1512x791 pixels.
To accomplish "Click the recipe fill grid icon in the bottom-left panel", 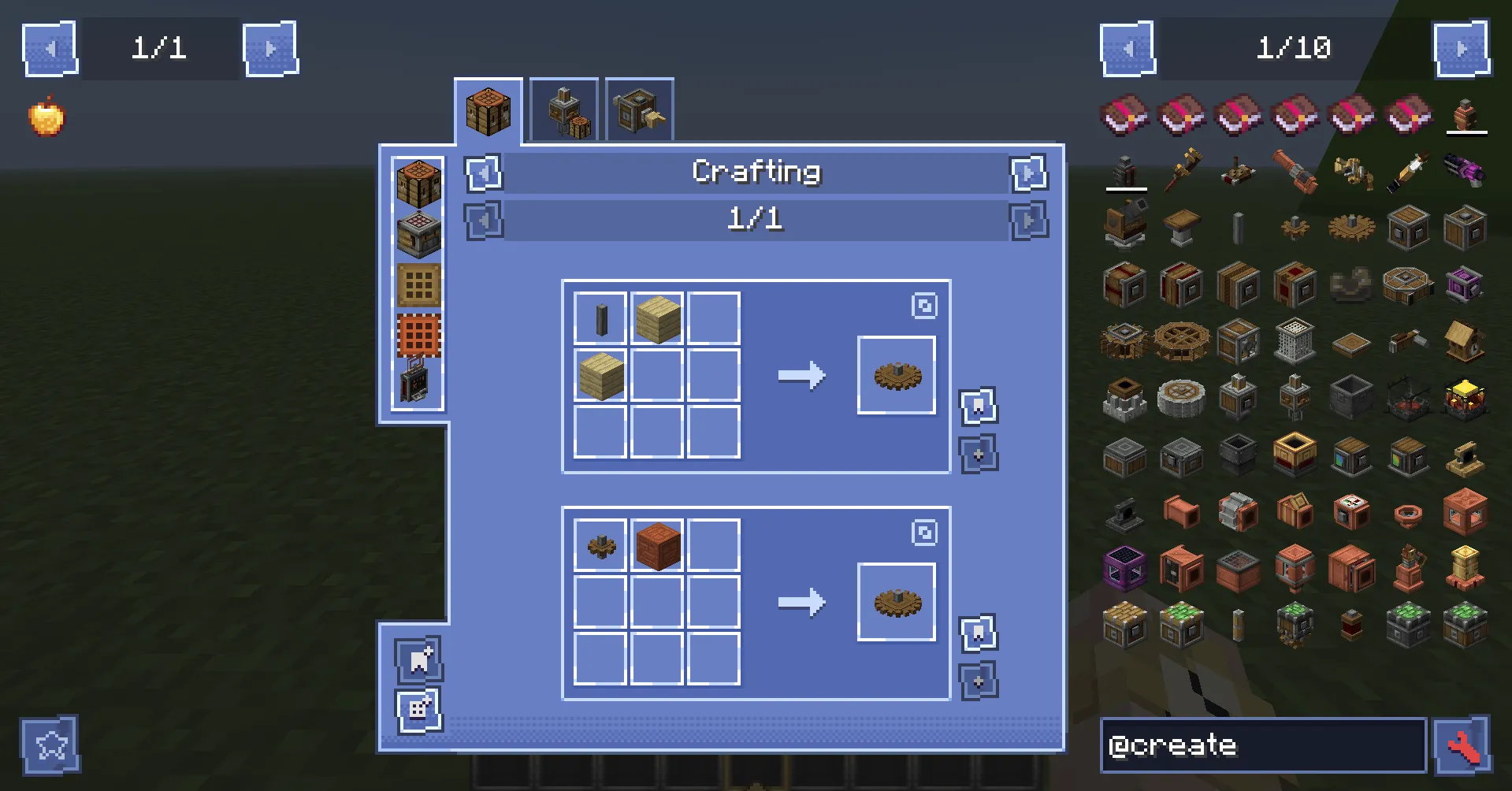I will 417,707.
